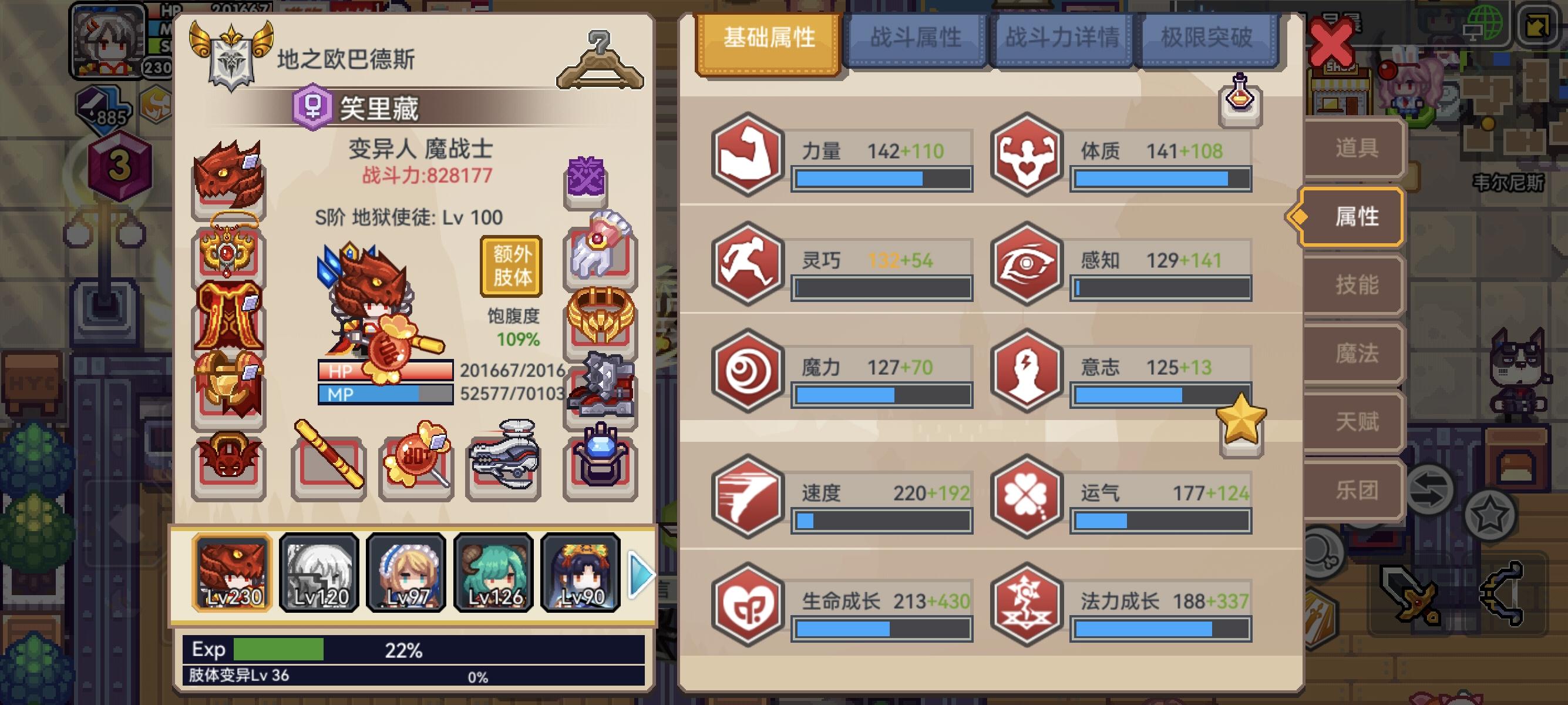Click the 速度 speed tornado icon
The image size is (1568, 705).
pos(749,496)
